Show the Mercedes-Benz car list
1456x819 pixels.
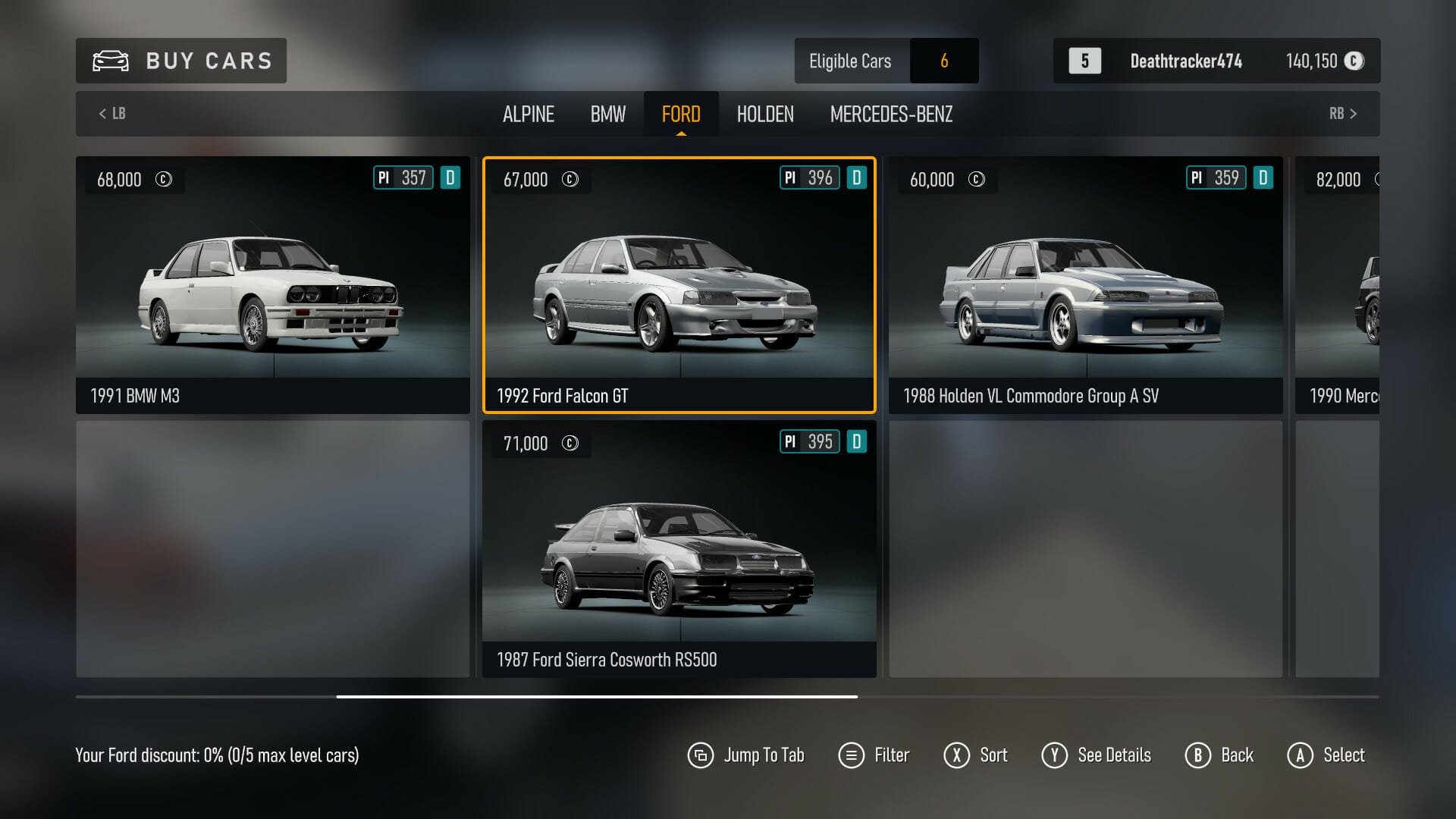tap(891, 114)
